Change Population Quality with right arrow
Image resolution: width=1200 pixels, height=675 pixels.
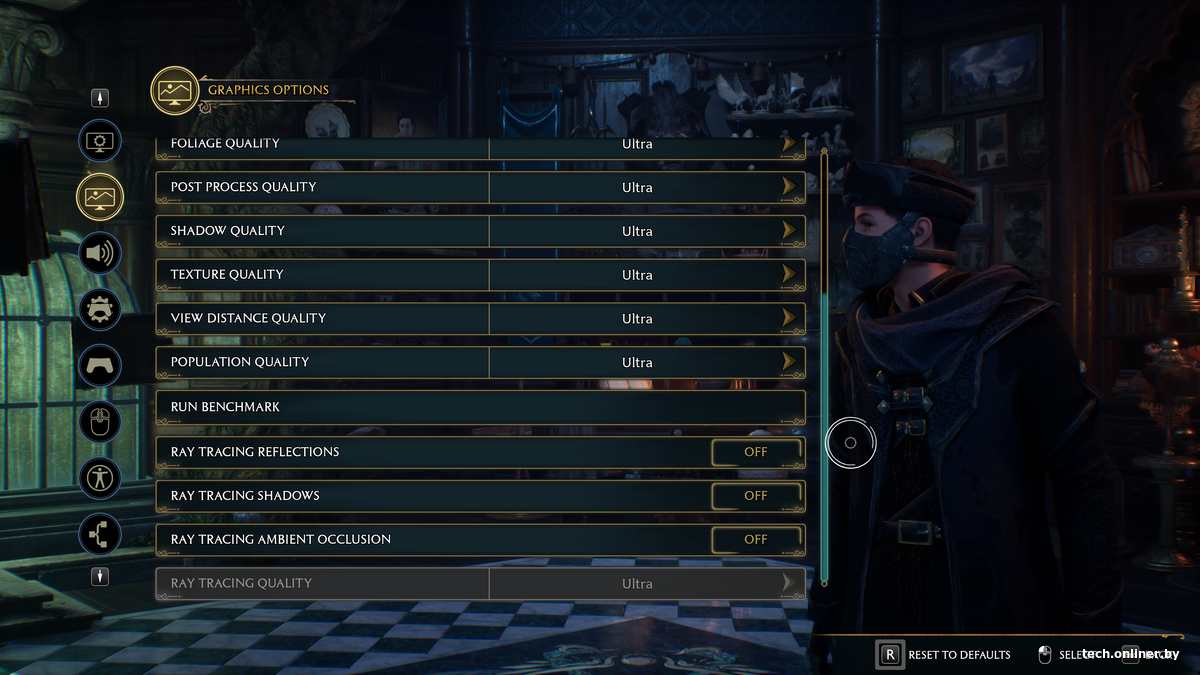coord(789,362)
